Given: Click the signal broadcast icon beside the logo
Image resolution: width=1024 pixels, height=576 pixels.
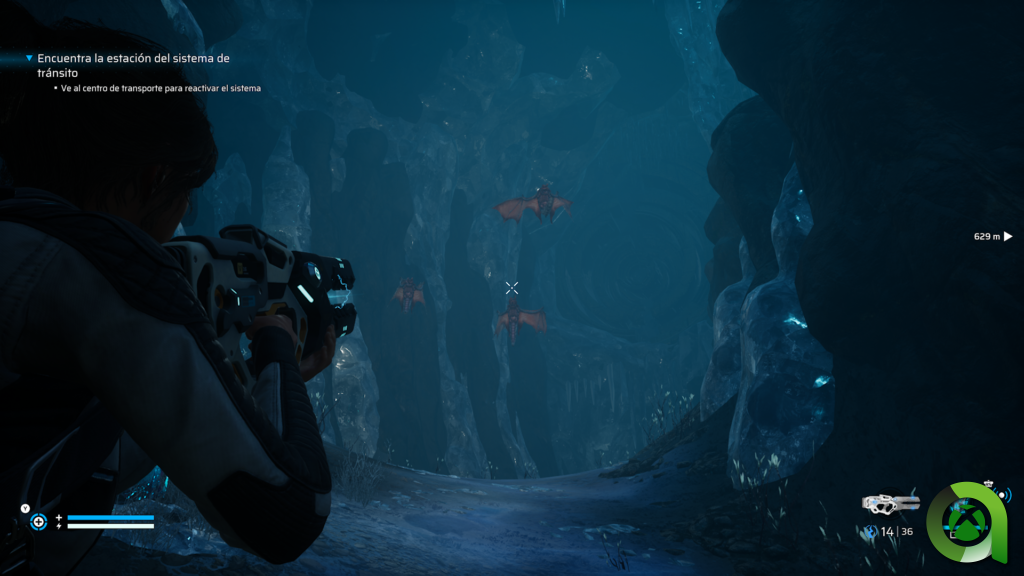Looking at the screenshot, I should click(1004, 494).
